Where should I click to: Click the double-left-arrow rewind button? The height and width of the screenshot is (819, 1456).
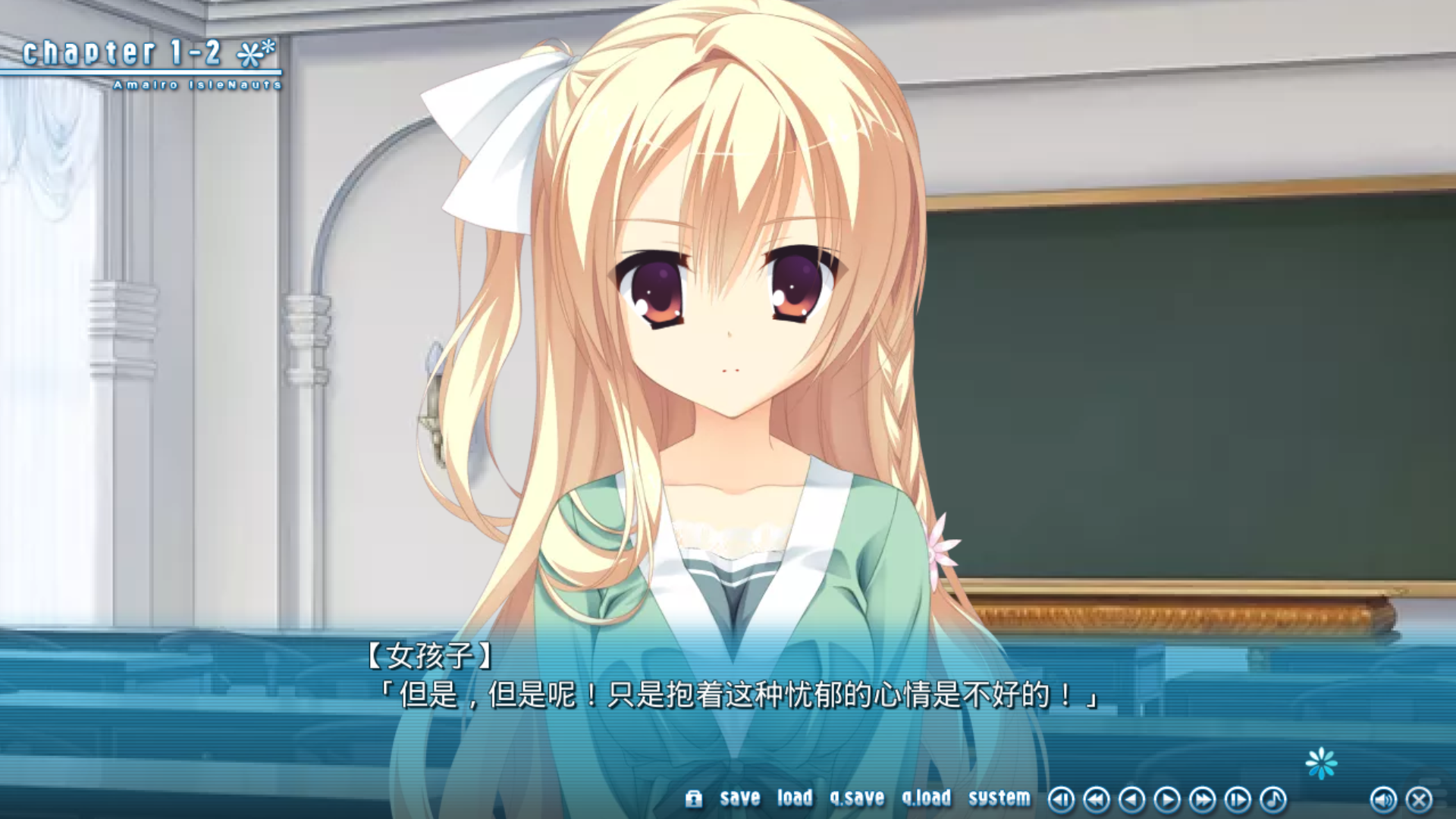[1097, 799]
